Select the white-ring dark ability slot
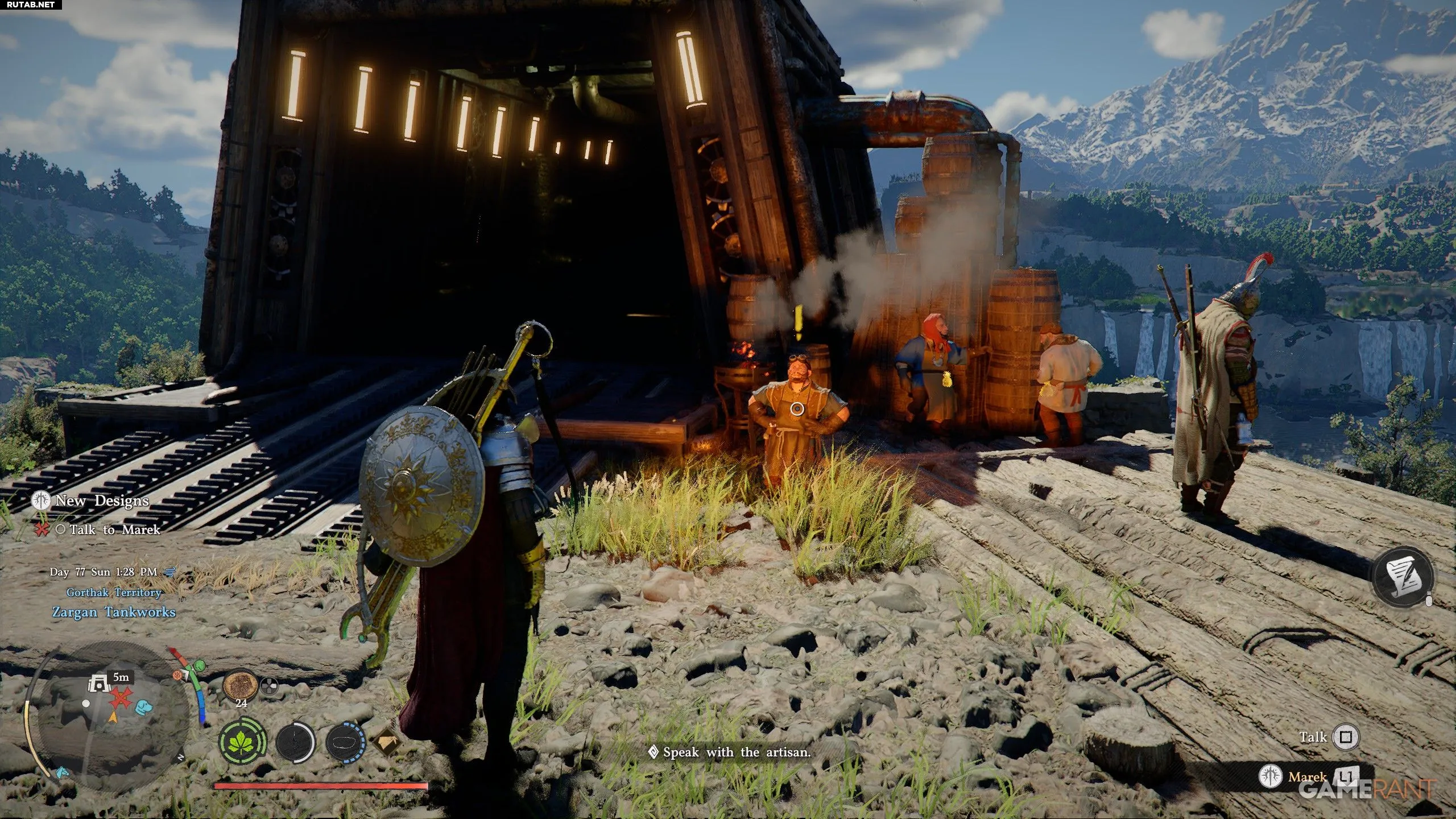 (x=295, y=743)
